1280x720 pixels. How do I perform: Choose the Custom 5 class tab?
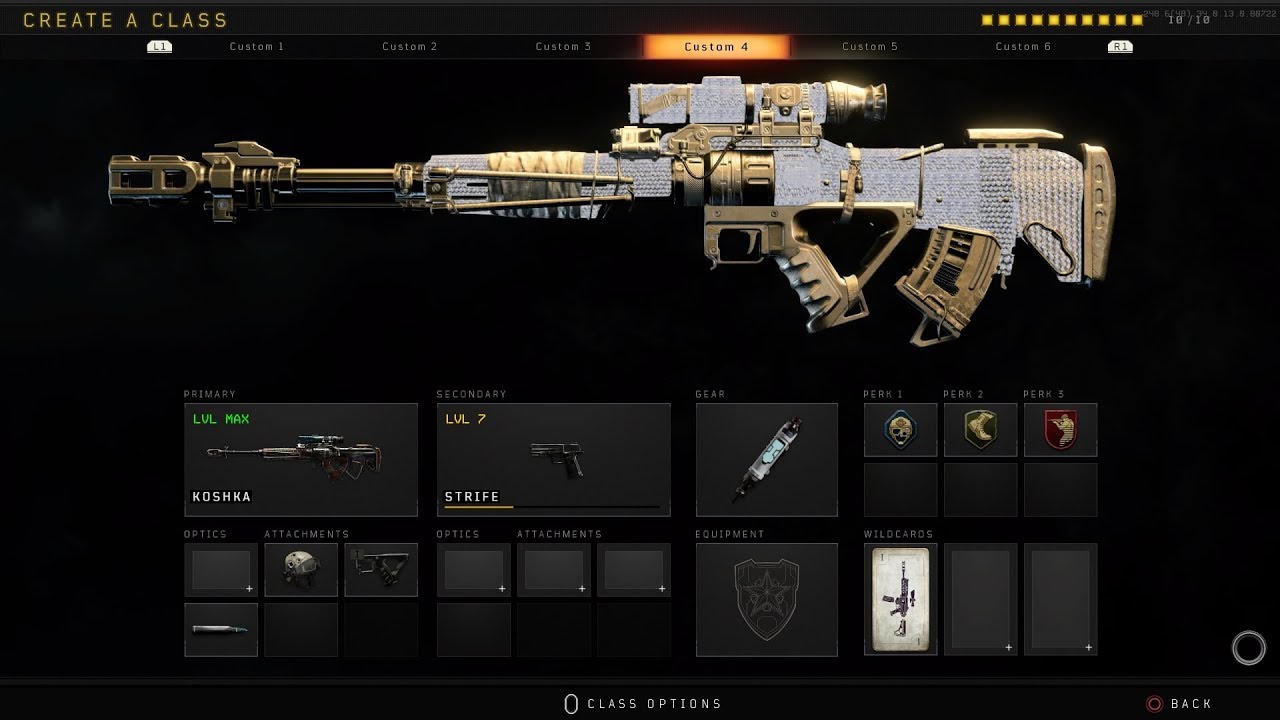[x=870, y=47]
